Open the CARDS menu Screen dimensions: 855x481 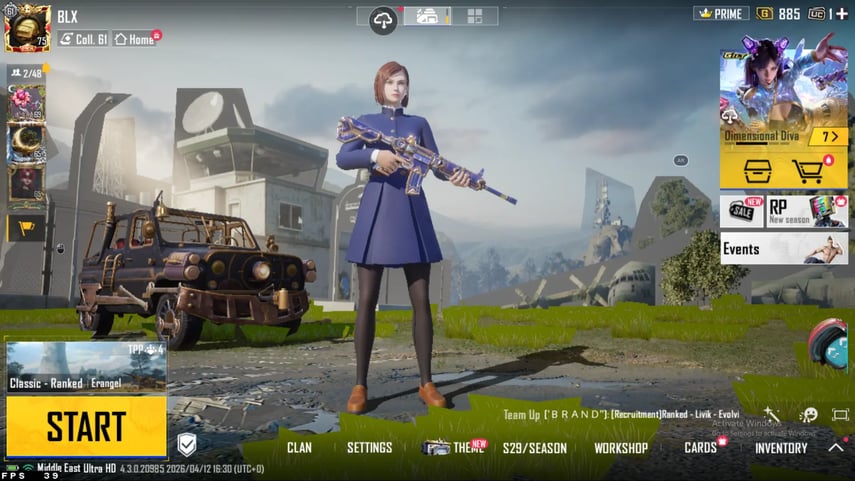700,448
